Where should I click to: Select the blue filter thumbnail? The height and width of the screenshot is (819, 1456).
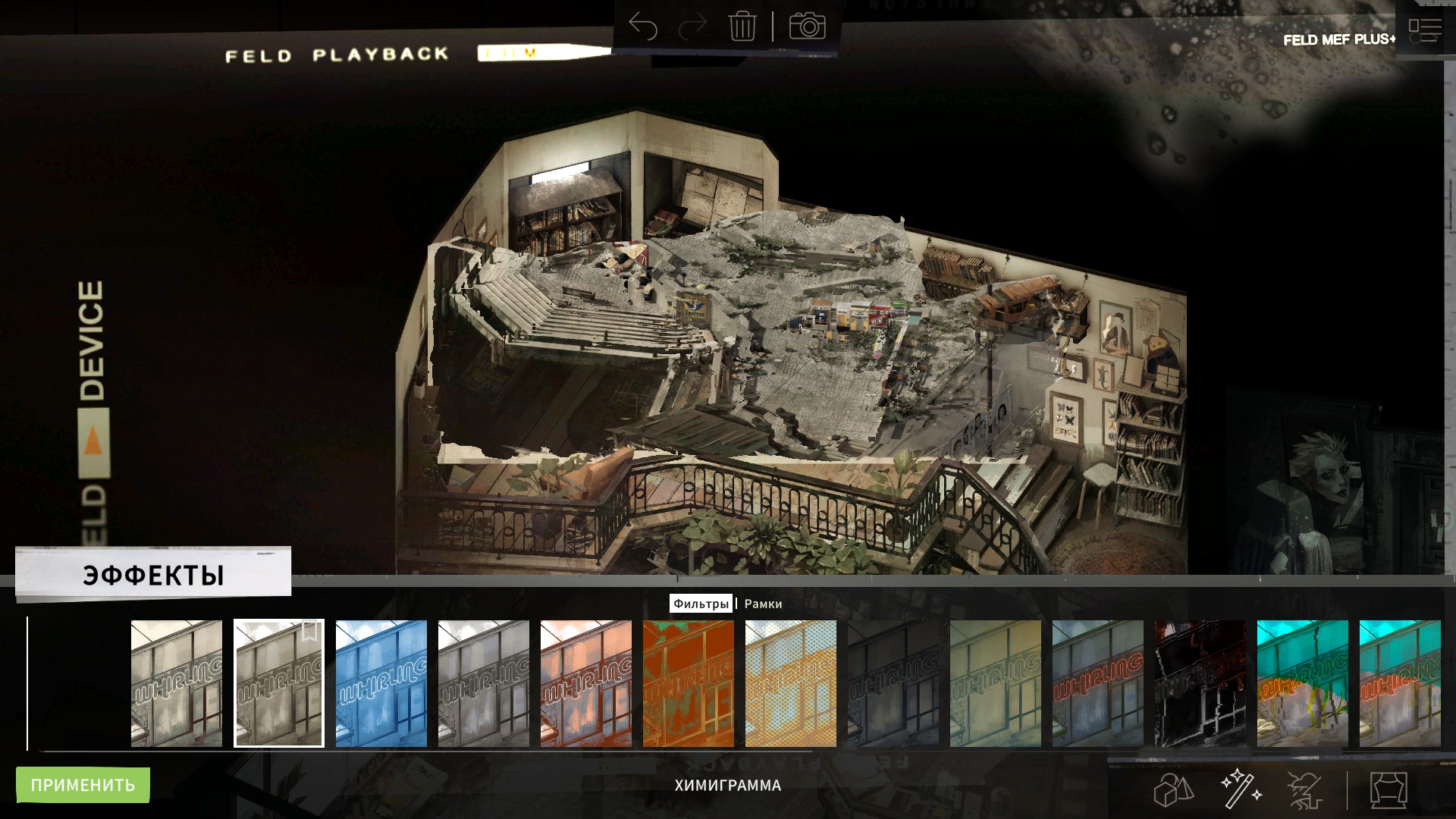click(x=381, y=683)
